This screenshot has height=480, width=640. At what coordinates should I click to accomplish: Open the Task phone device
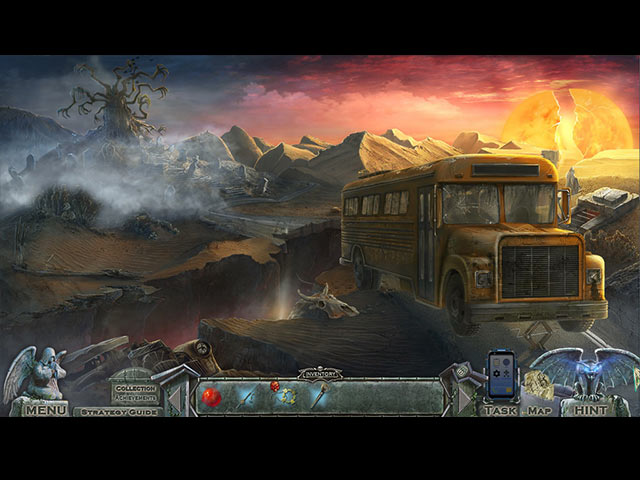pyautogui.click(x=501, y=376)
